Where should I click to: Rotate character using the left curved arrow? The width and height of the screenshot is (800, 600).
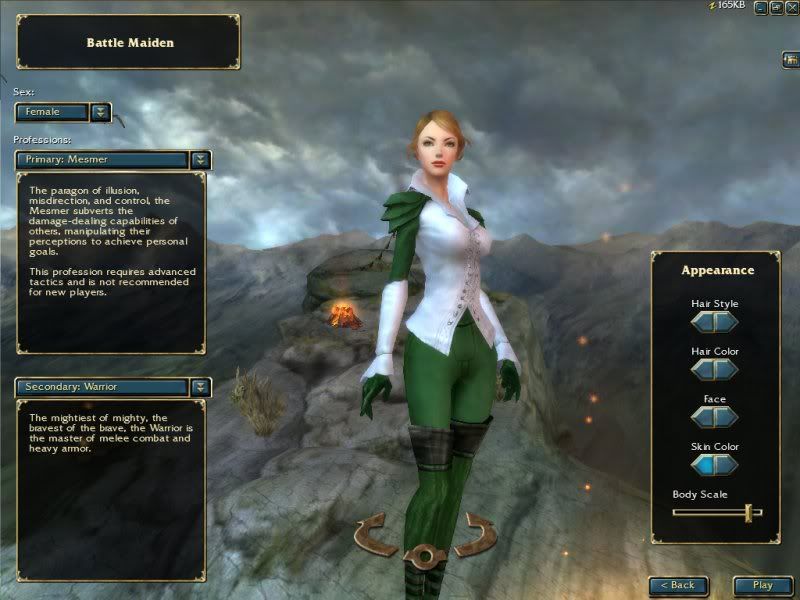(376, 534)
